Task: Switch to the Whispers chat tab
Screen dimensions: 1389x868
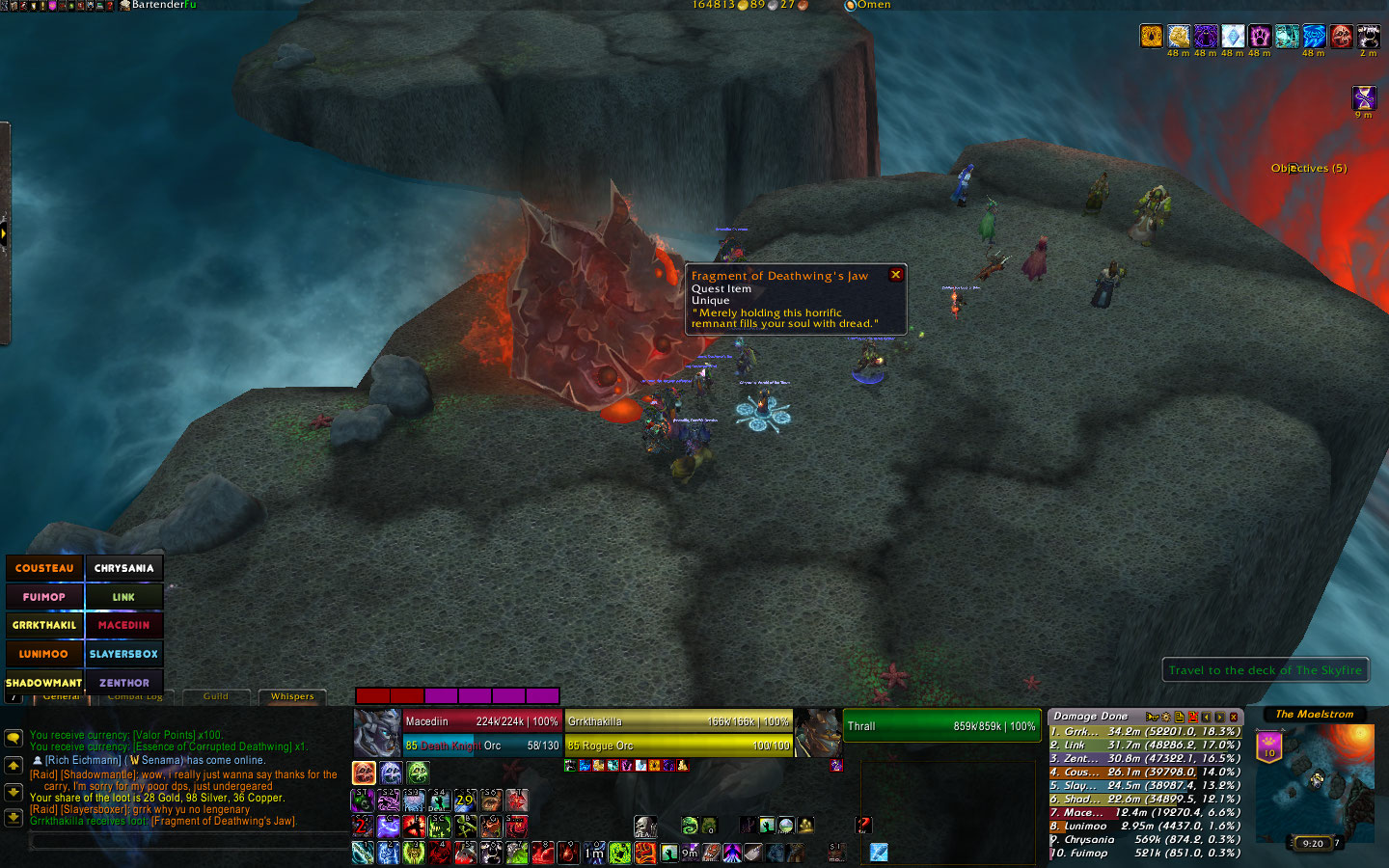Action: tap(292, 696)
